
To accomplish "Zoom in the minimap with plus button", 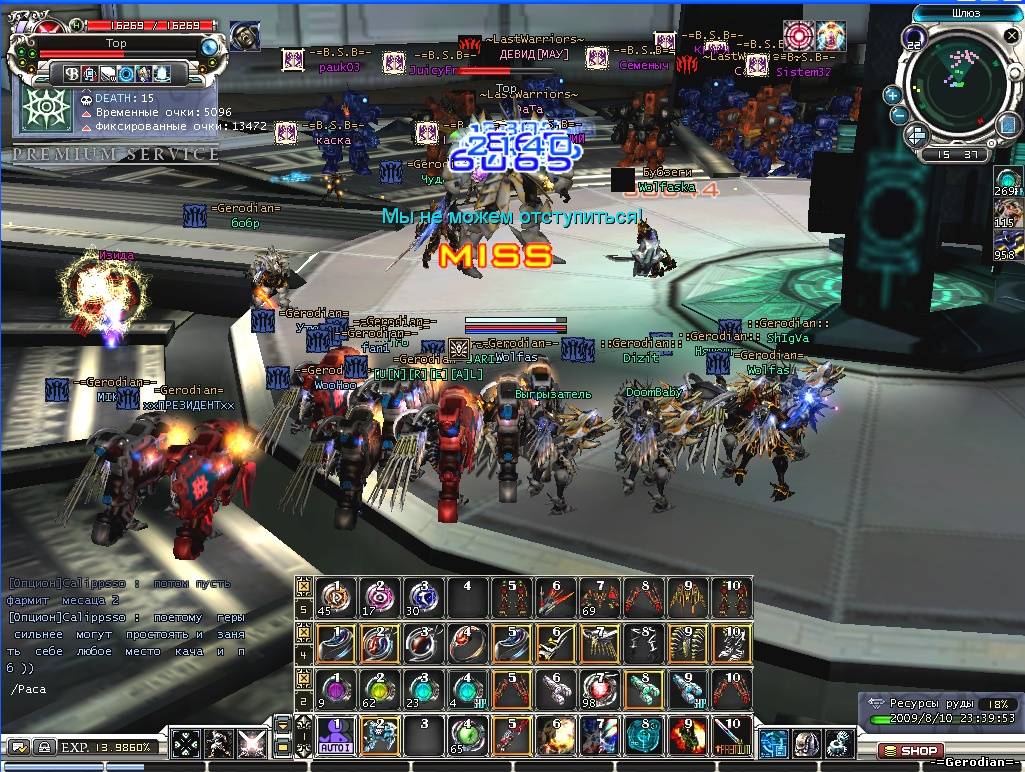I will pos(892,95).
